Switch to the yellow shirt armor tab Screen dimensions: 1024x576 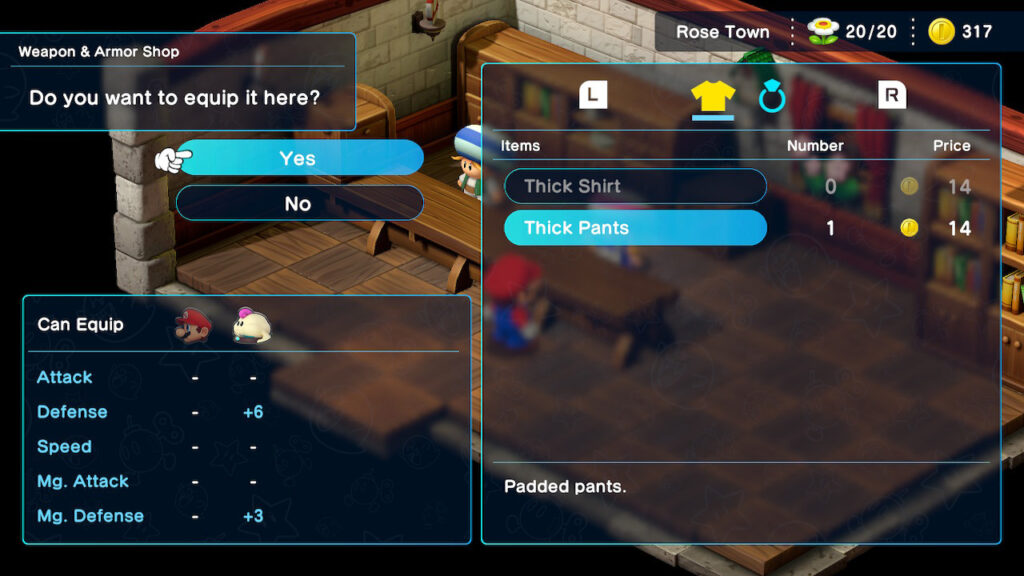pos(713,96)
